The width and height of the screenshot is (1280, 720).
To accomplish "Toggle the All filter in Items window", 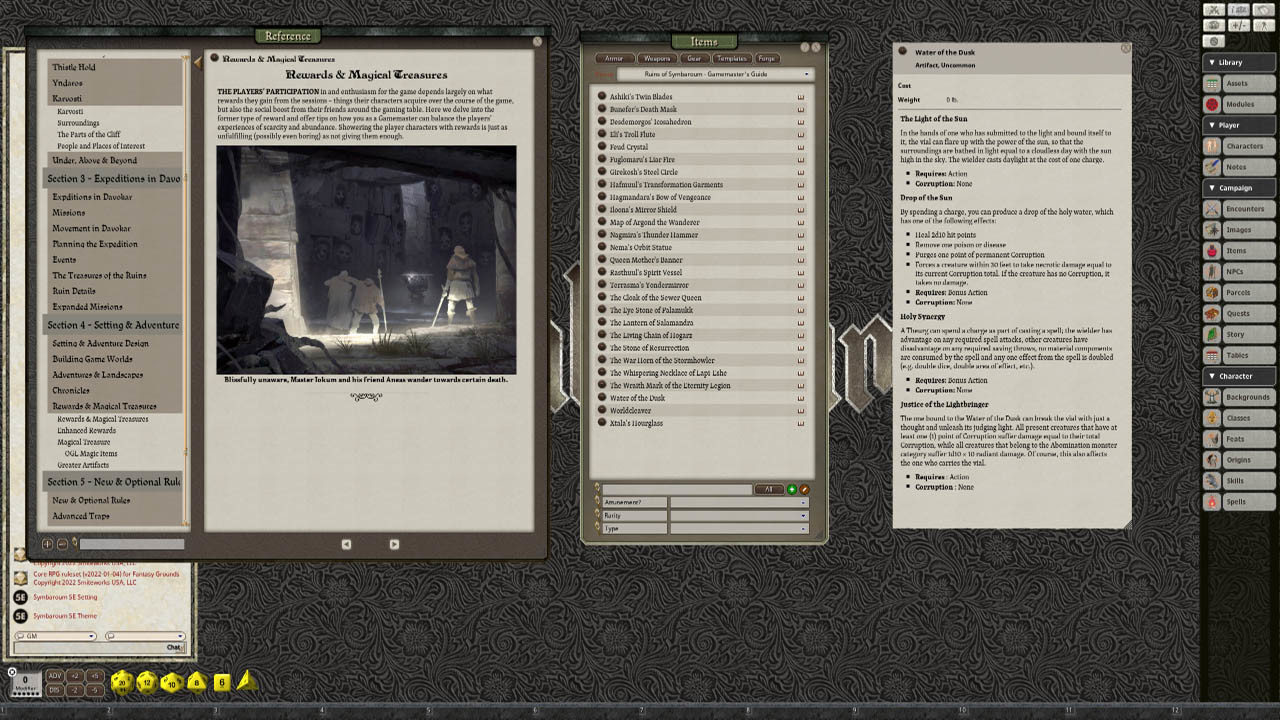I will [x=769, y=489].
